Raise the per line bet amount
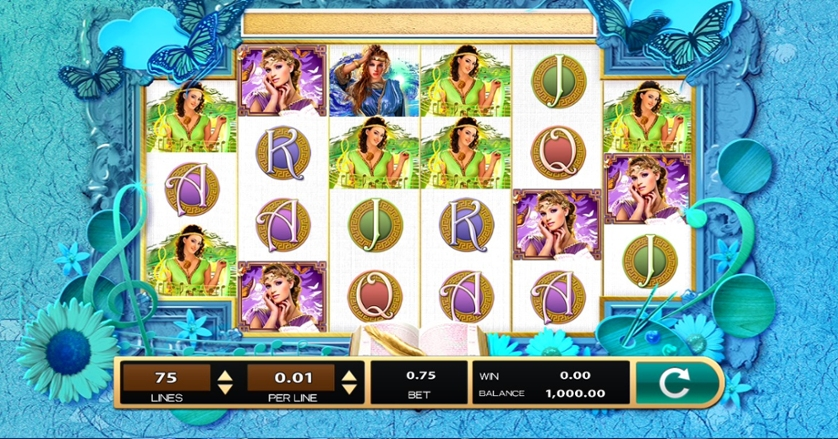Viewport: 838px width, 439px height. click(349, 374)
